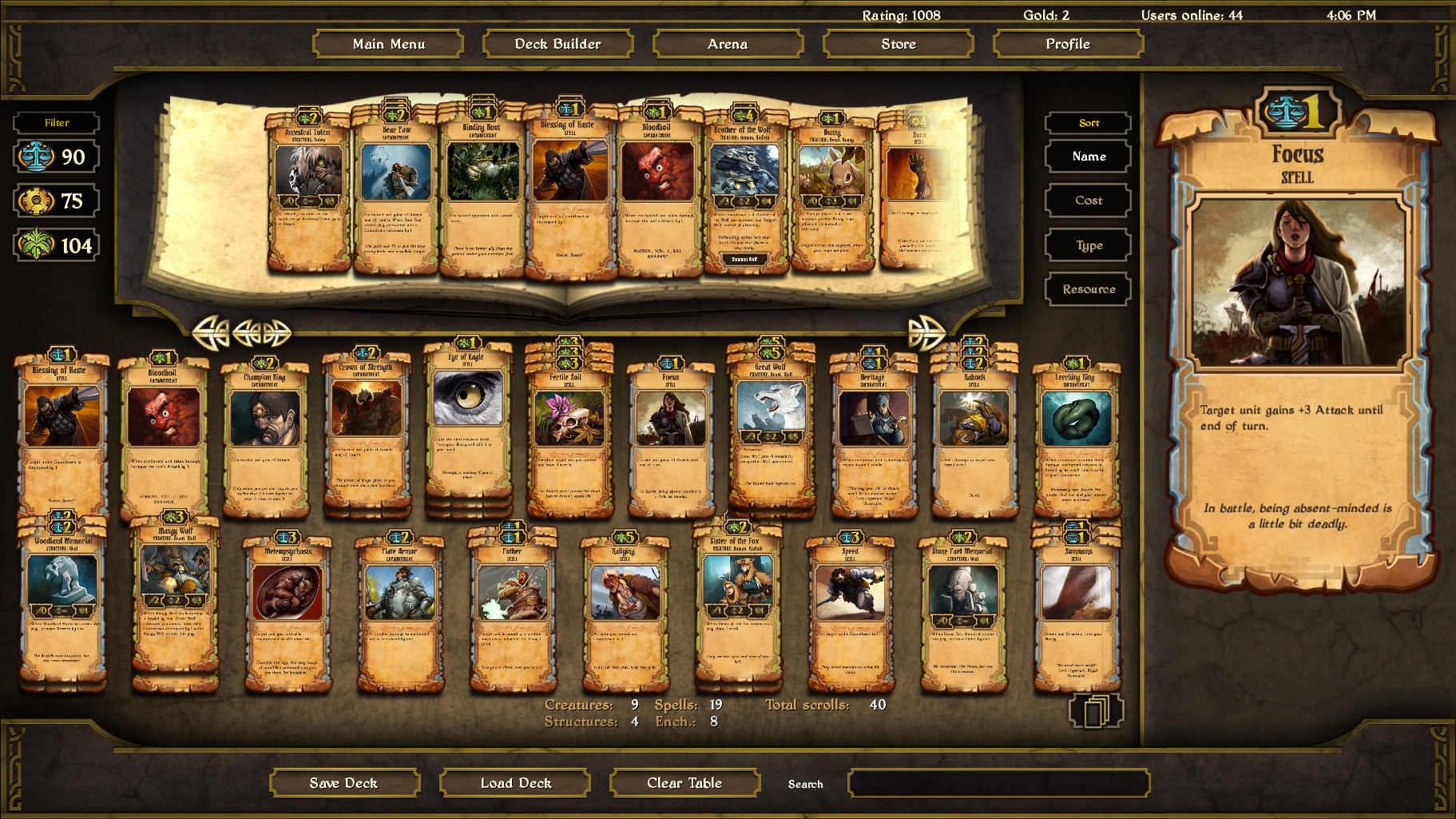Return to the Main Menu
Viewport: 1456px width, 819px height.
click(389, 44)
